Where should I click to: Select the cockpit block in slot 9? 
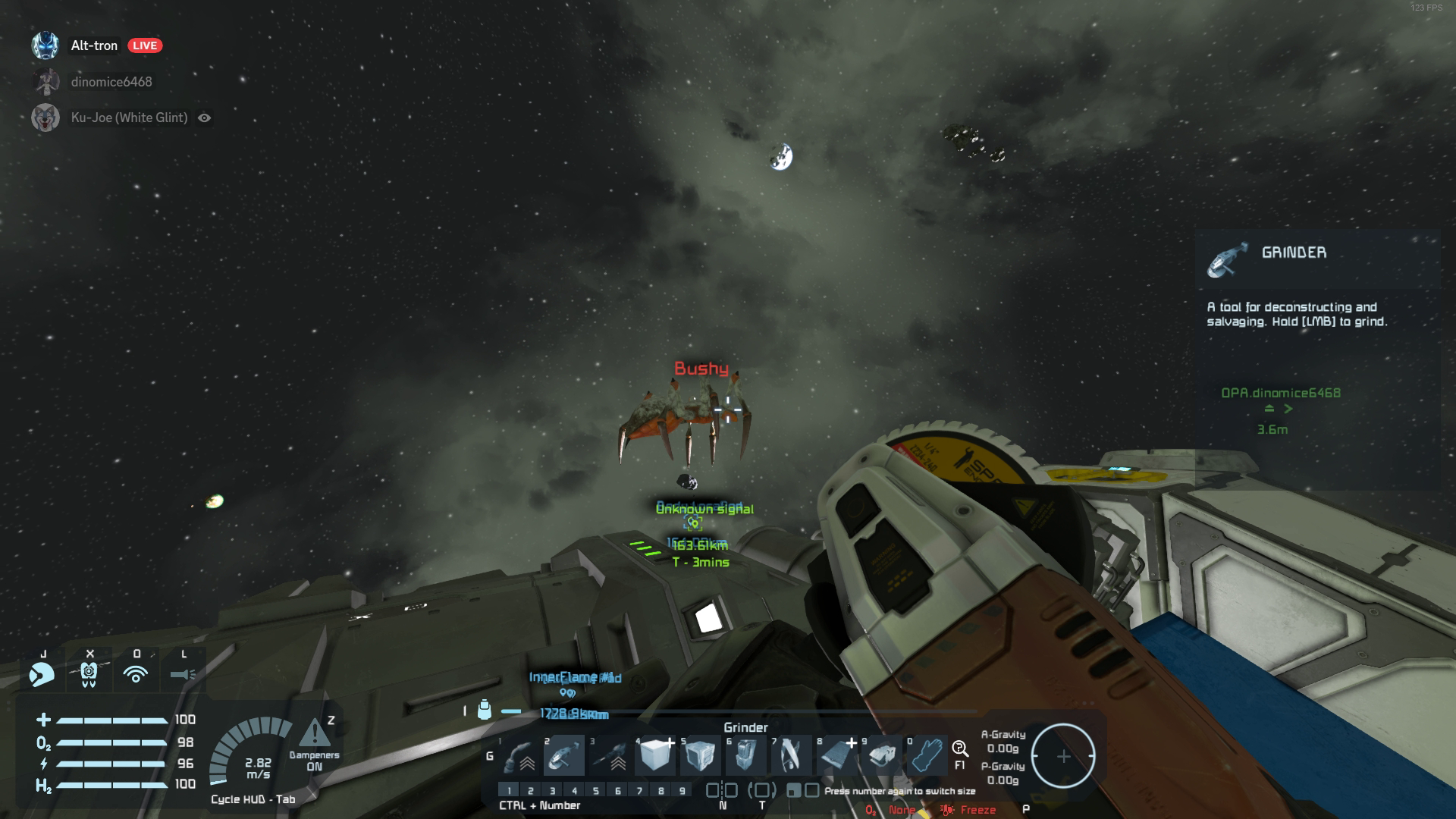tap(881, 755)
